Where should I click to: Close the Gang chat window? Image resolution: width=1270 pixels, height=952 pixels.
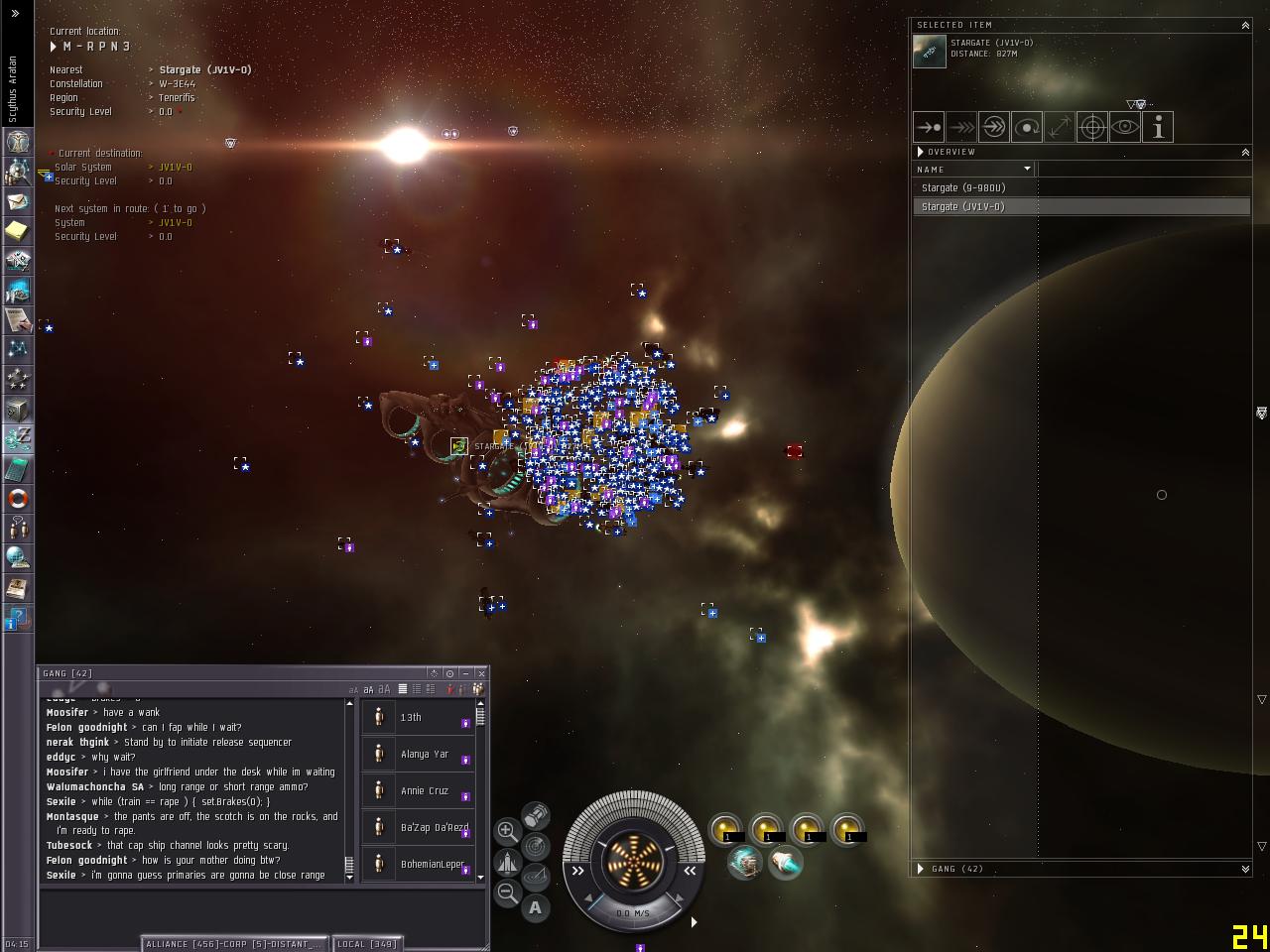click(481, 673)
